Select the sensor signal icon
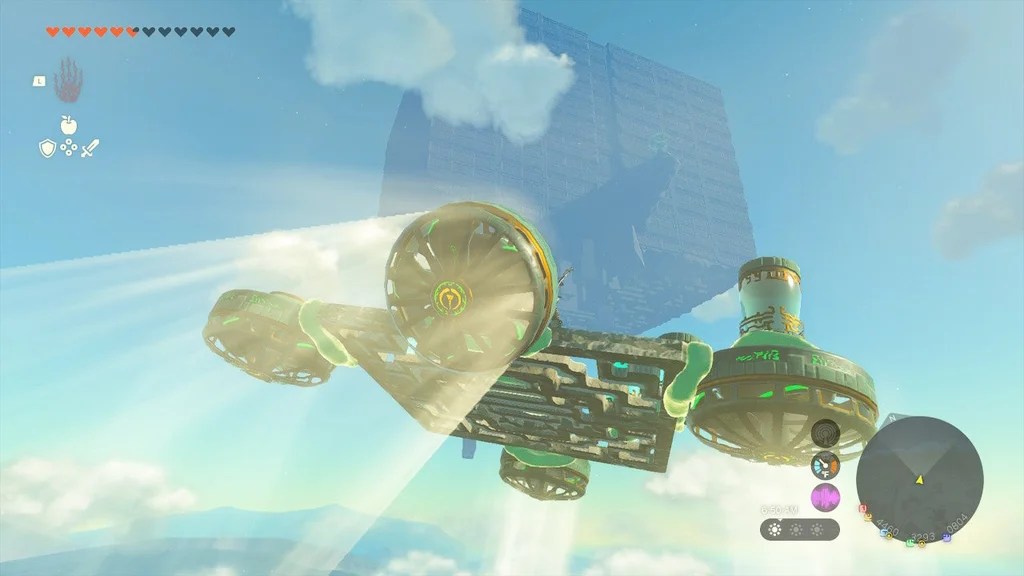Screen dimensions: 1024x576 pos(825,433)
